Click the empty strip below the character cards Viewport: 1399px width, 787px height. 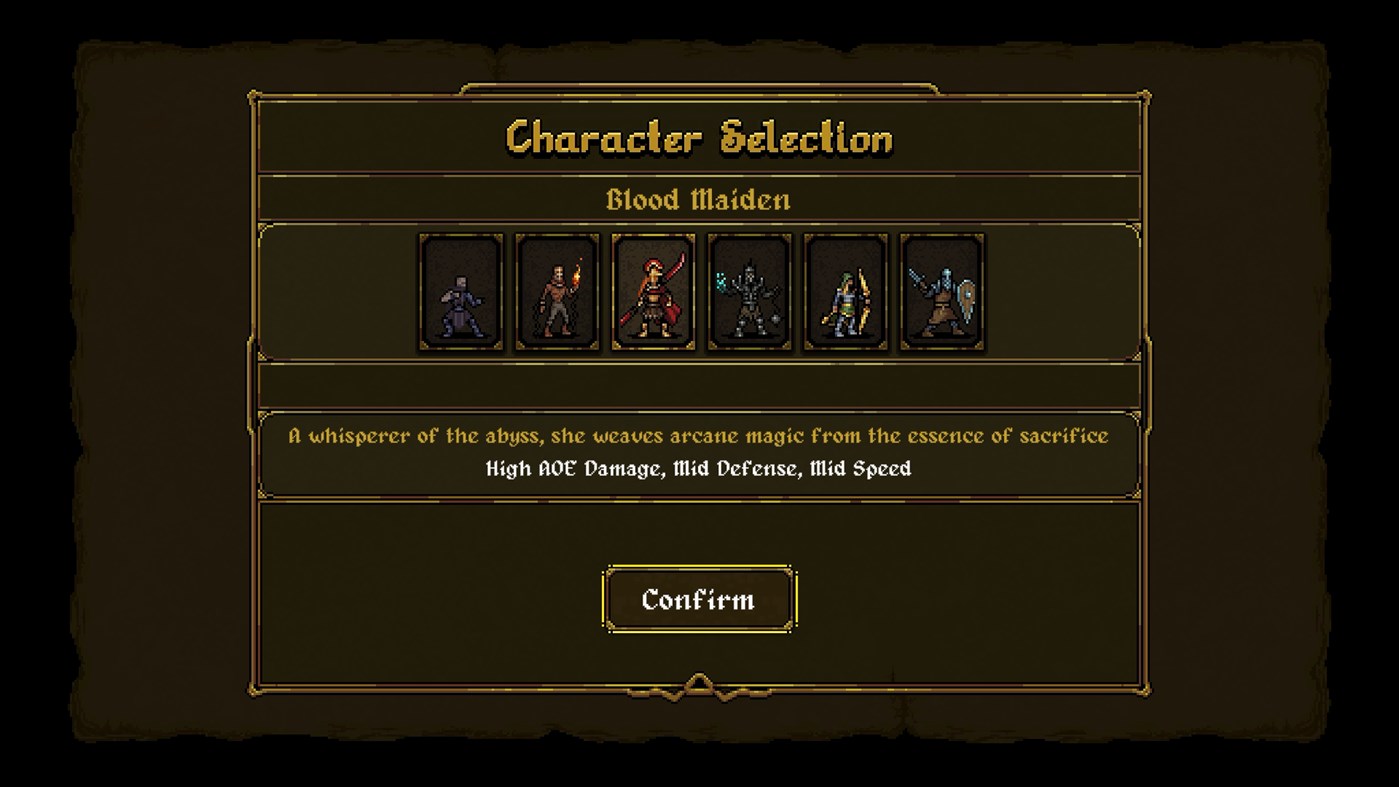[x=698, y=384]
